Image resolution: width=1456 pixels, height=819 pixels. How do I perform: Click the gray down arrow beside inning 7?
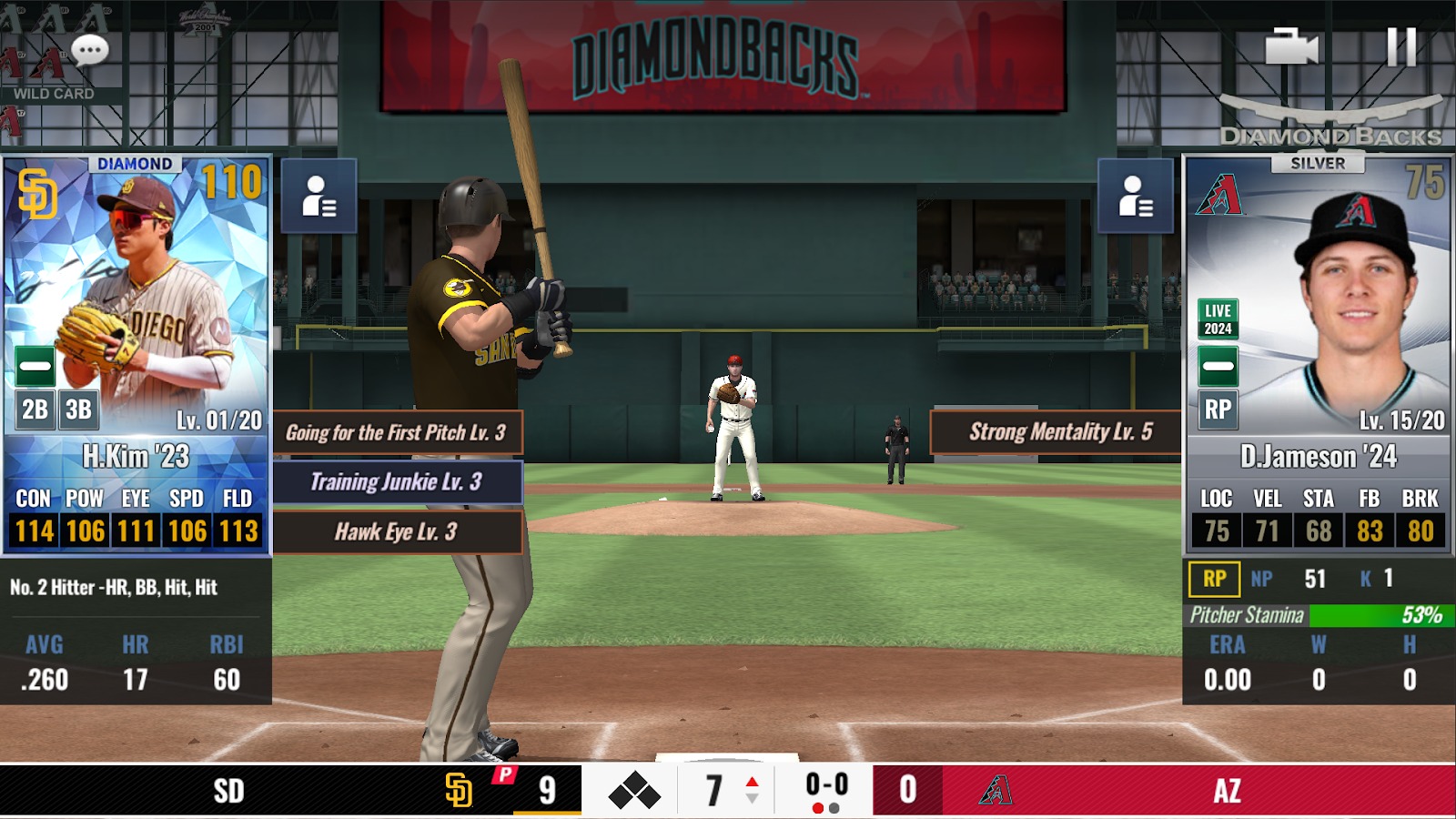tap(751, 798)
